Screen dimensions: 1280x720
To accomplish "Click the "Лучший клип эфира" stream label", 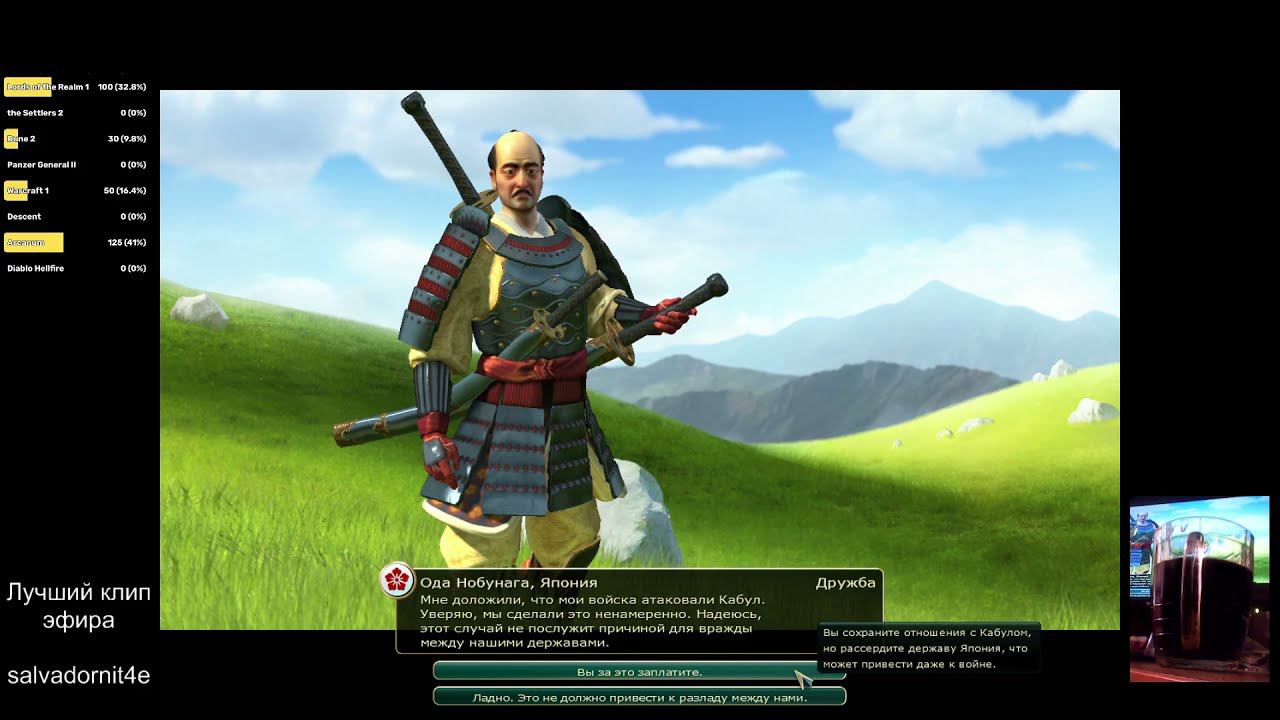I will click(78, 604).
